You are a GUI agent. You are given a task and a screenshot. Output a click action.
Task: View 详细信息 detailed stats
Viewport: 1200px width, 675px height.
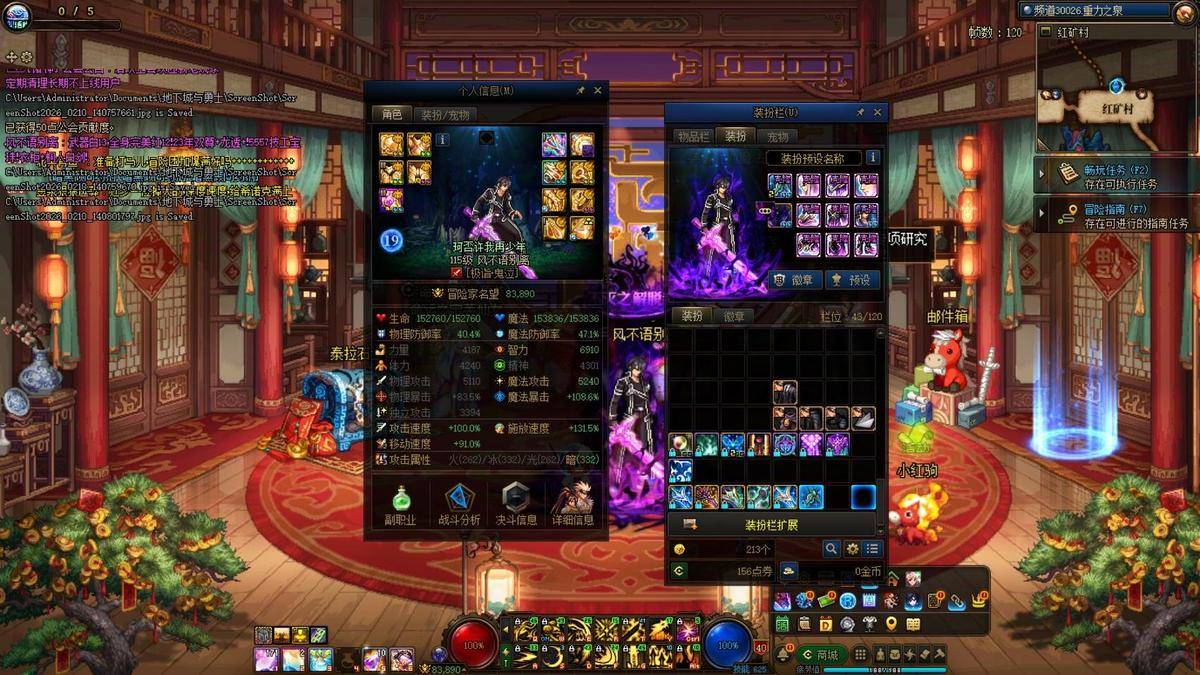(x=576, y=504)
